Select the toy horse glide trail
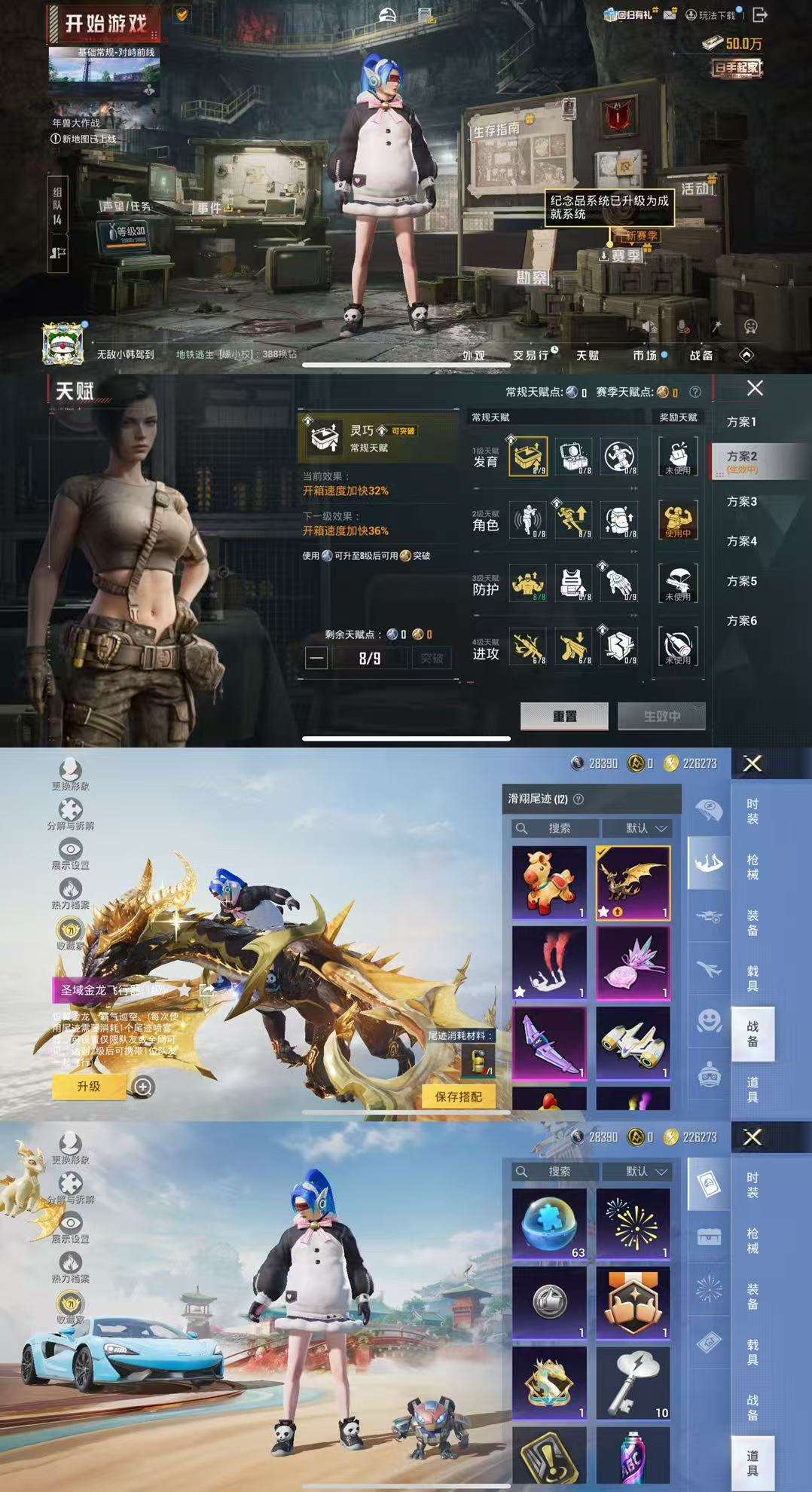Image resolution: width=812 pixels, height=1492 pixels. 549,882
